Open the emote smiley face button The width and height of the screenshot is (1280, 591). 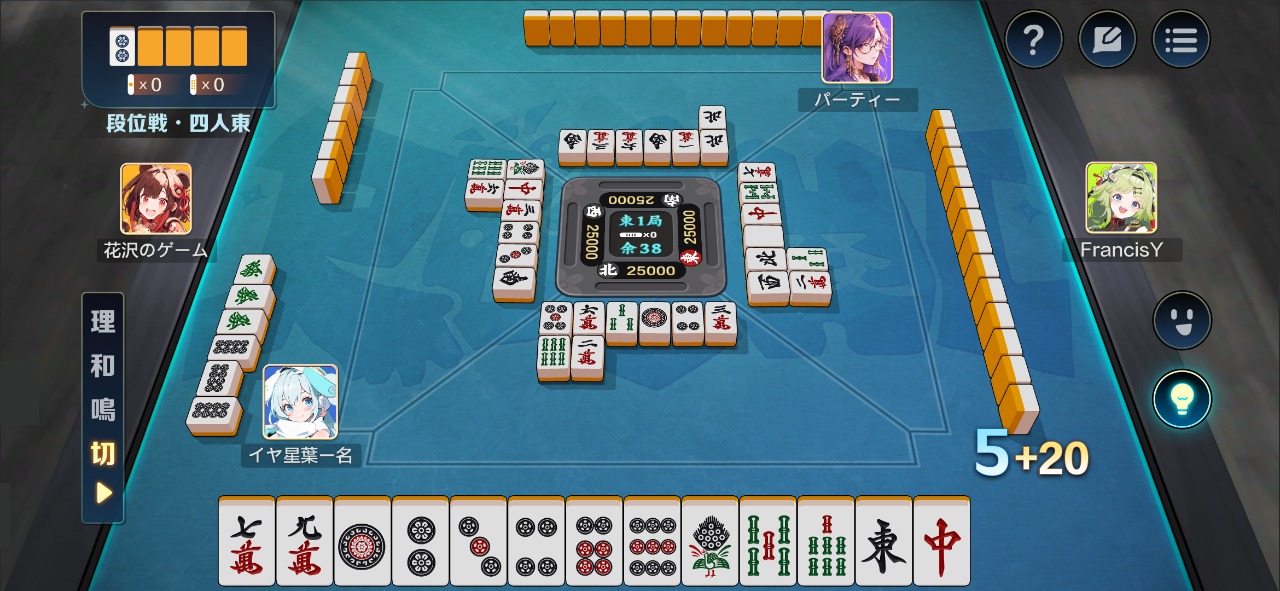click(x=1182, y=320)
